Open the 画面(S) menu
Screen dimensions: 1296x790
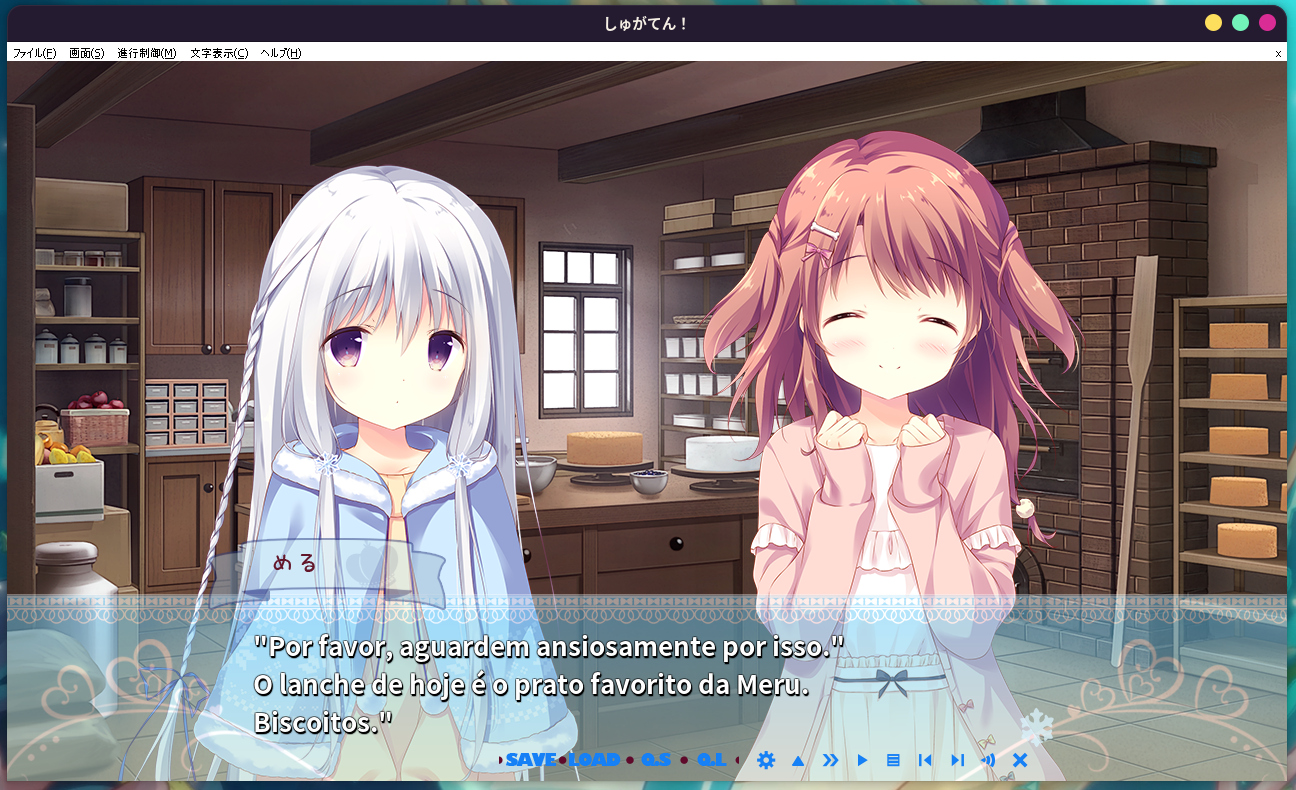pyautogui.click(x=86, y=53)
